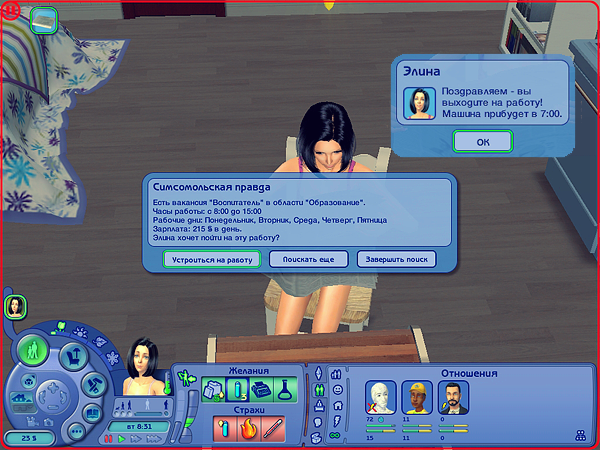
Task: Click the flask want icon
Action: [285, 390]
